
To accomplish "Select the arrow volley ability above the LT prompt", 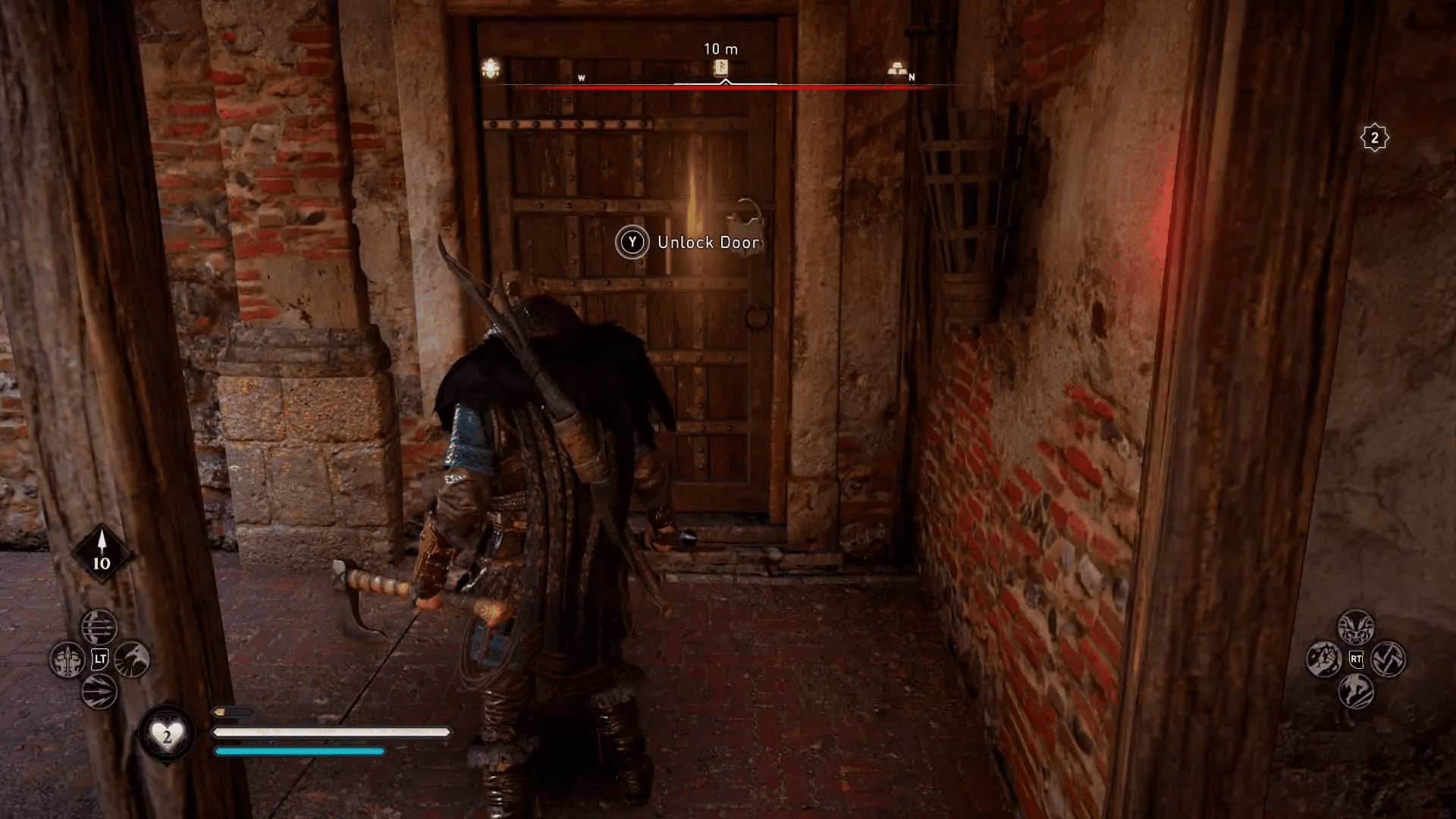I will 99,627.
